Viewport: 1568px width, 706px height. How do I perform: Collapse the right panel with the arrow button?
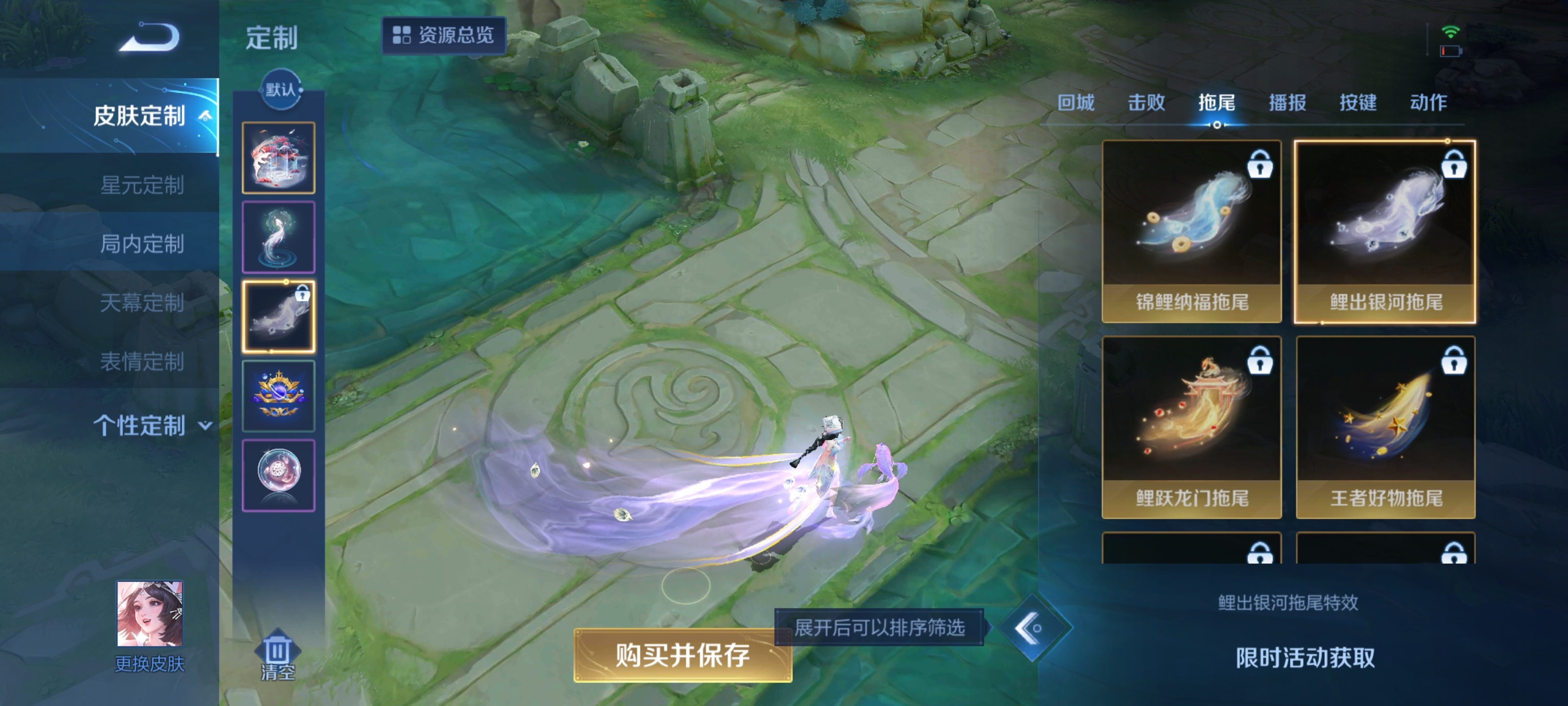point(1036,633)
